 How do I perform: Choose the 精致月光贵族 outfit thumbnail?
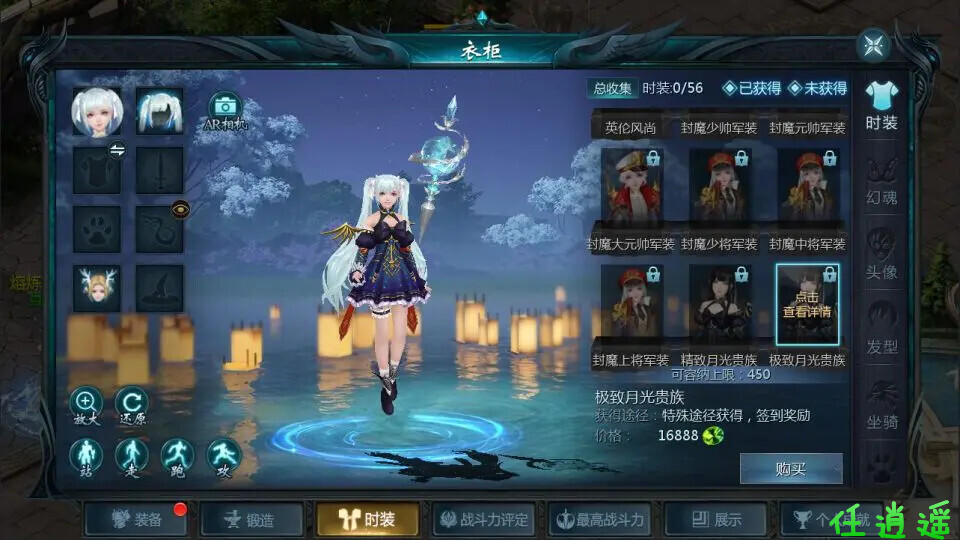719,304
